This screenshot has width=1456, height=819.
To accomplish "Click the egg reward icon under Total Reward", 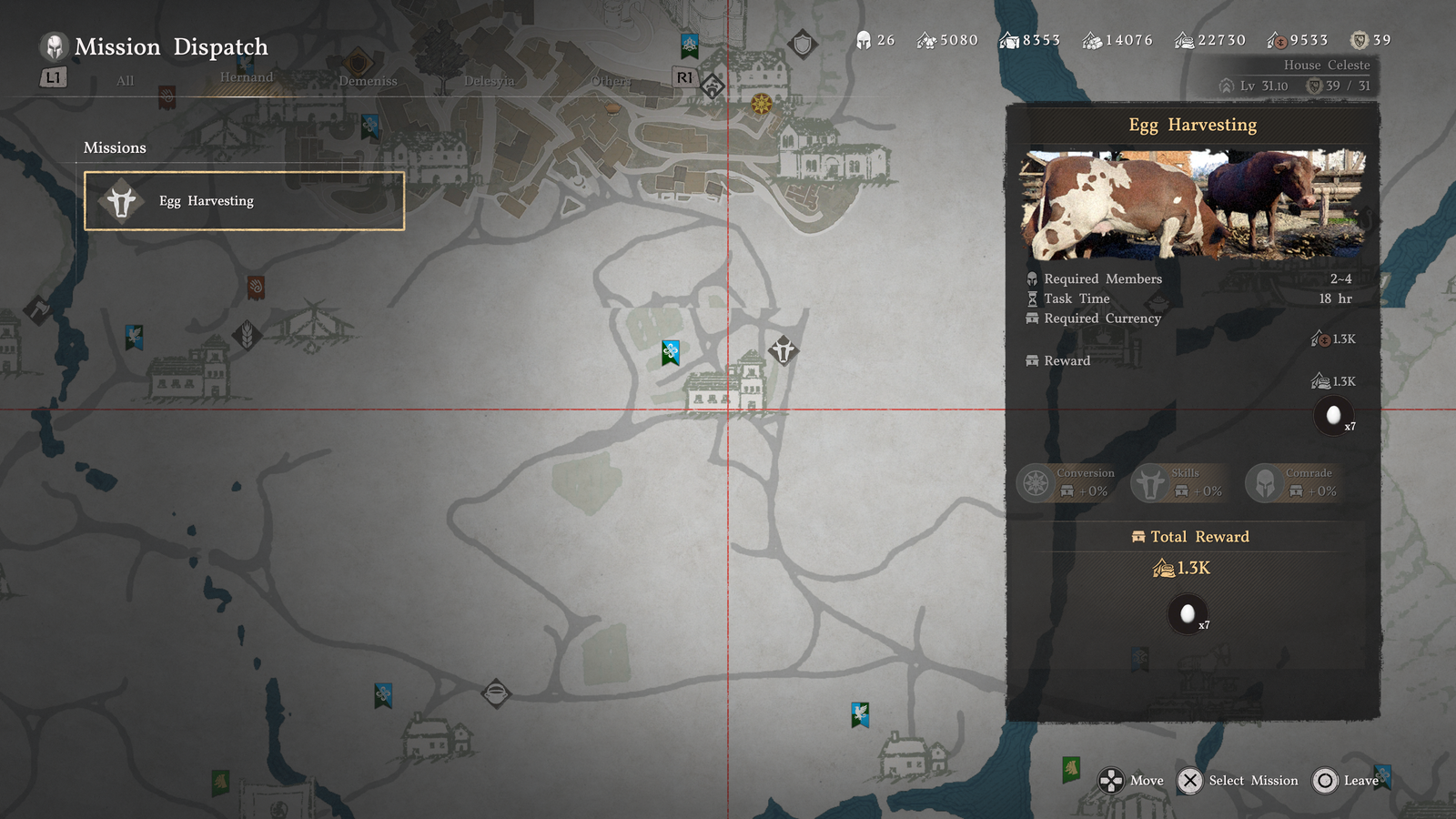I will 1188,615.
